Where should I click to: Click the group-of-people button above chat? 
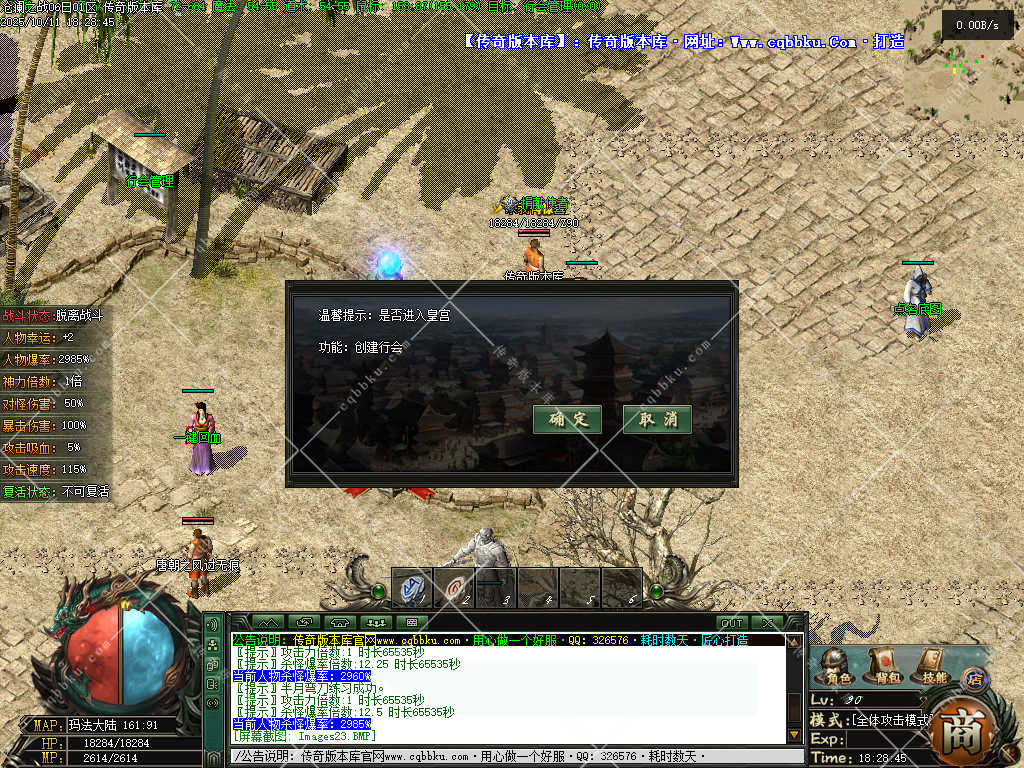(x=377, y=623)
